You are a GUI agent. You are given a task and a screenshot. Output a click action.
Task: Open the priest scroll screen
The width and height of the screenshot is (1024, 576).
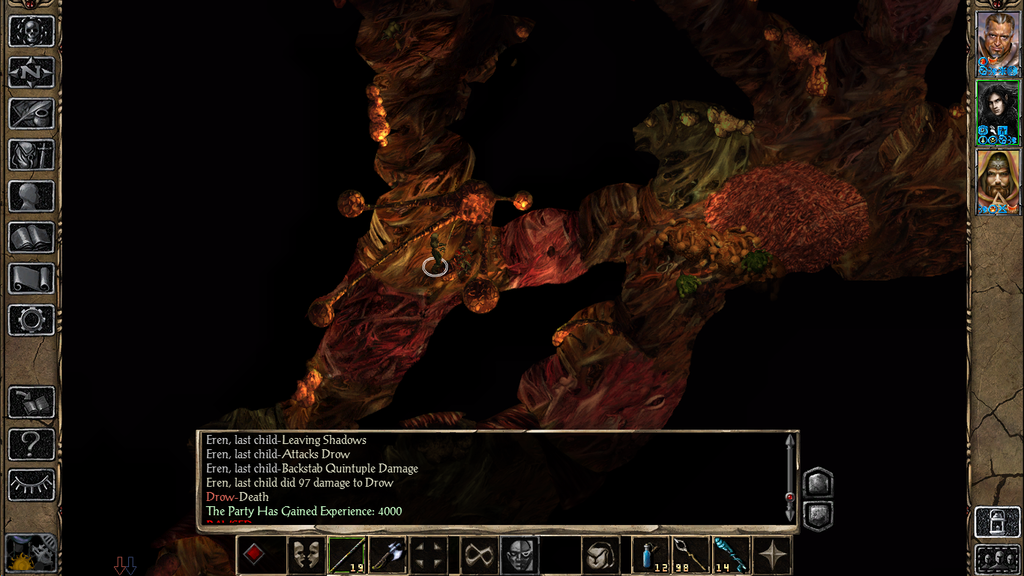(x=31, y=278)
